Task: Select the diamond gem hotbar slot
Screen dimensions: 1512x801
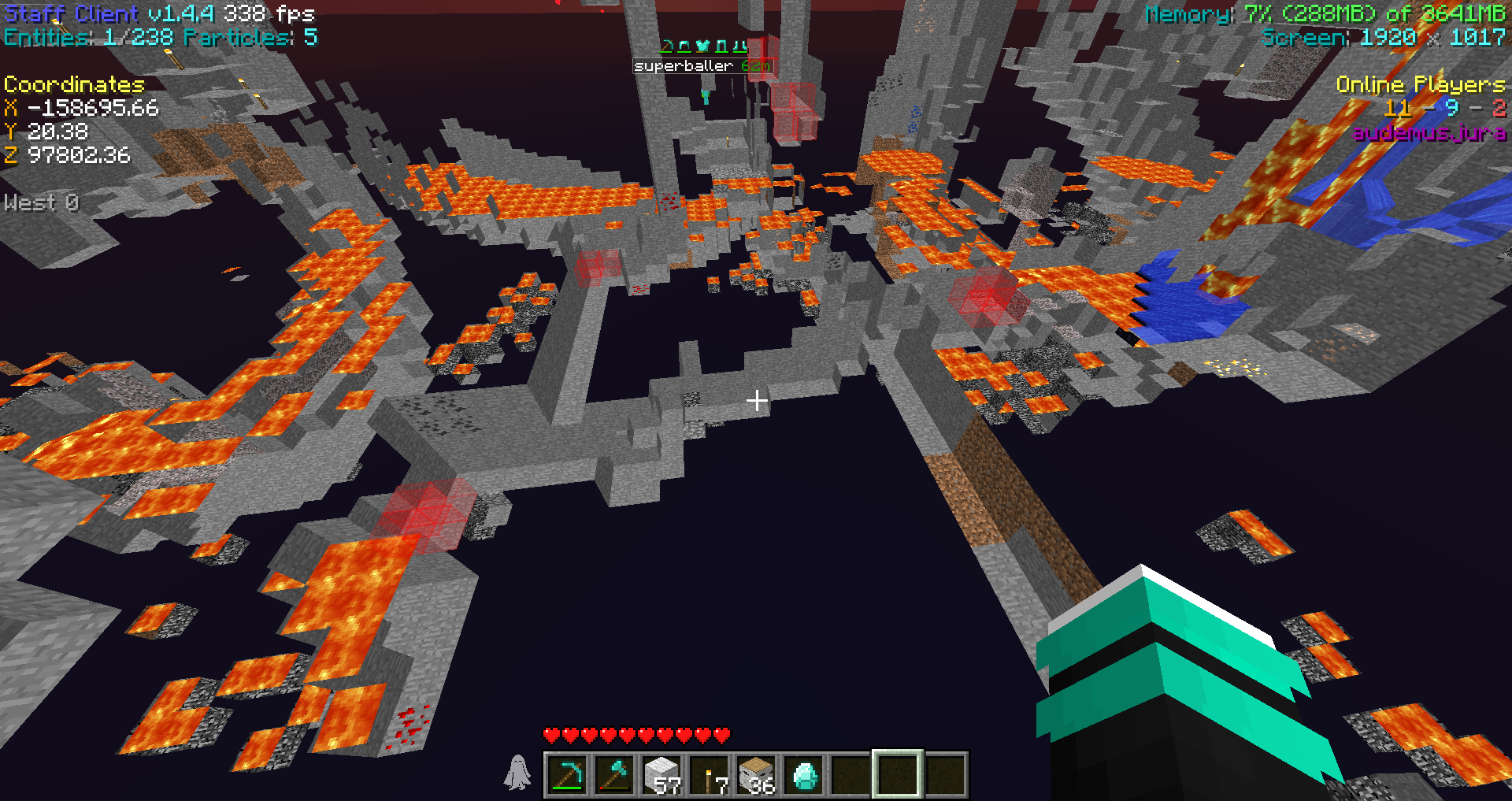Action: click(804, 775)
